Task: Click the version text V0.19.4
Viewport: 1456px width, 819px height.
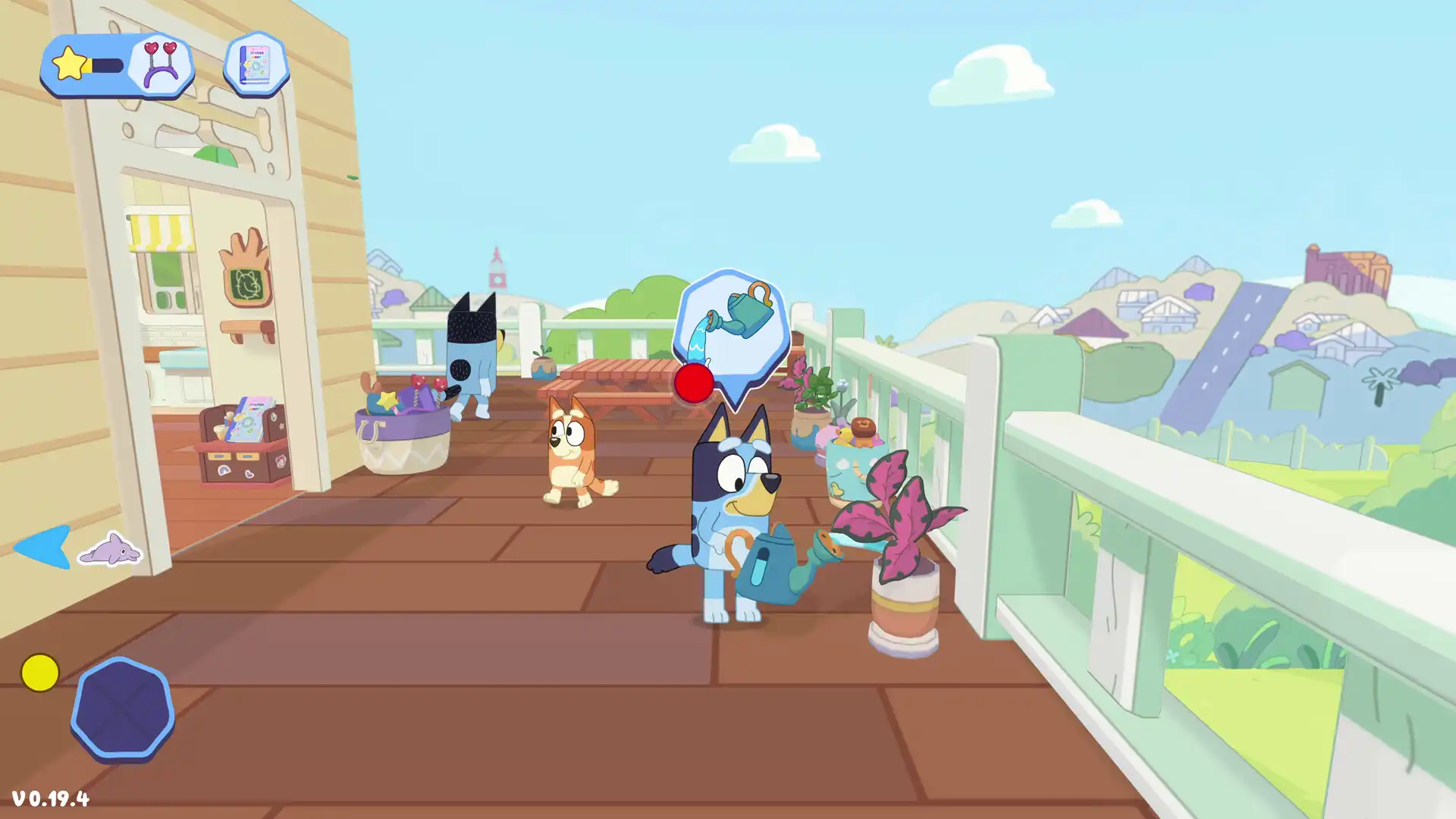Action: (x=52, y=798)
